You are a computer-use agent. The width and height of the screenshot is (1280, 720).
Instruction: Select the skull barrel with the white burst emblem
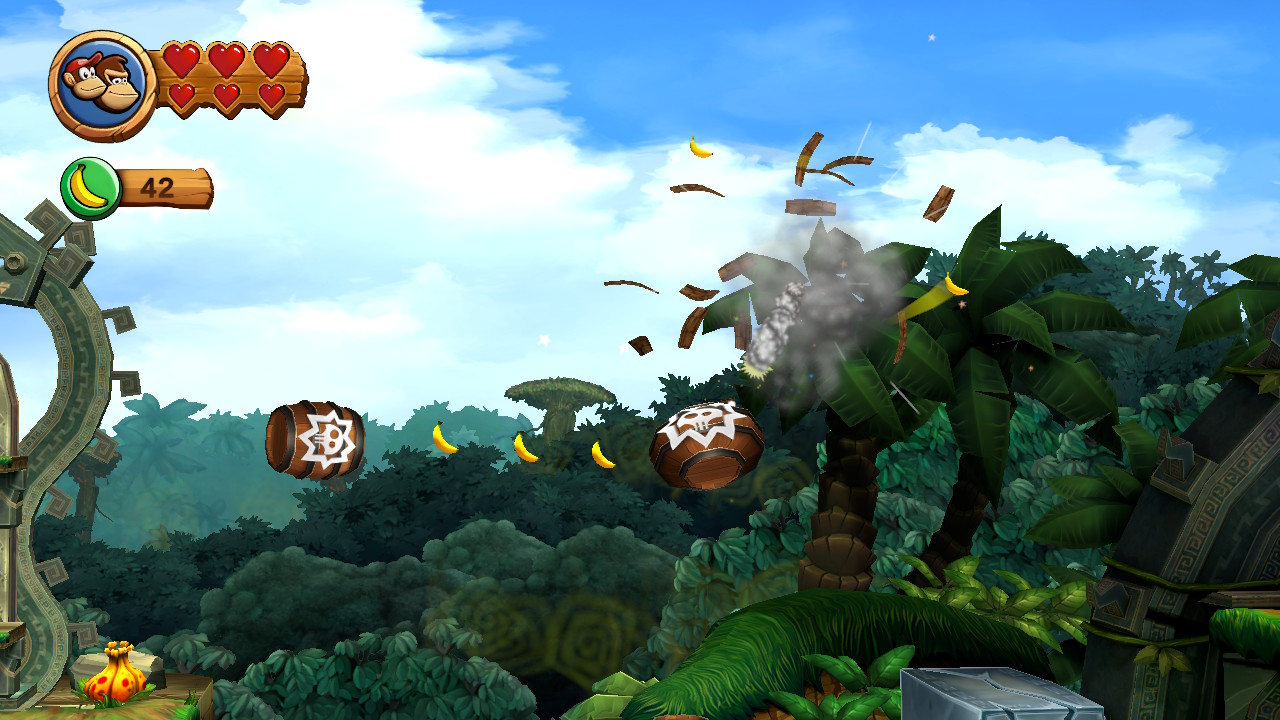pyautogui.click(x=316, y=436)
